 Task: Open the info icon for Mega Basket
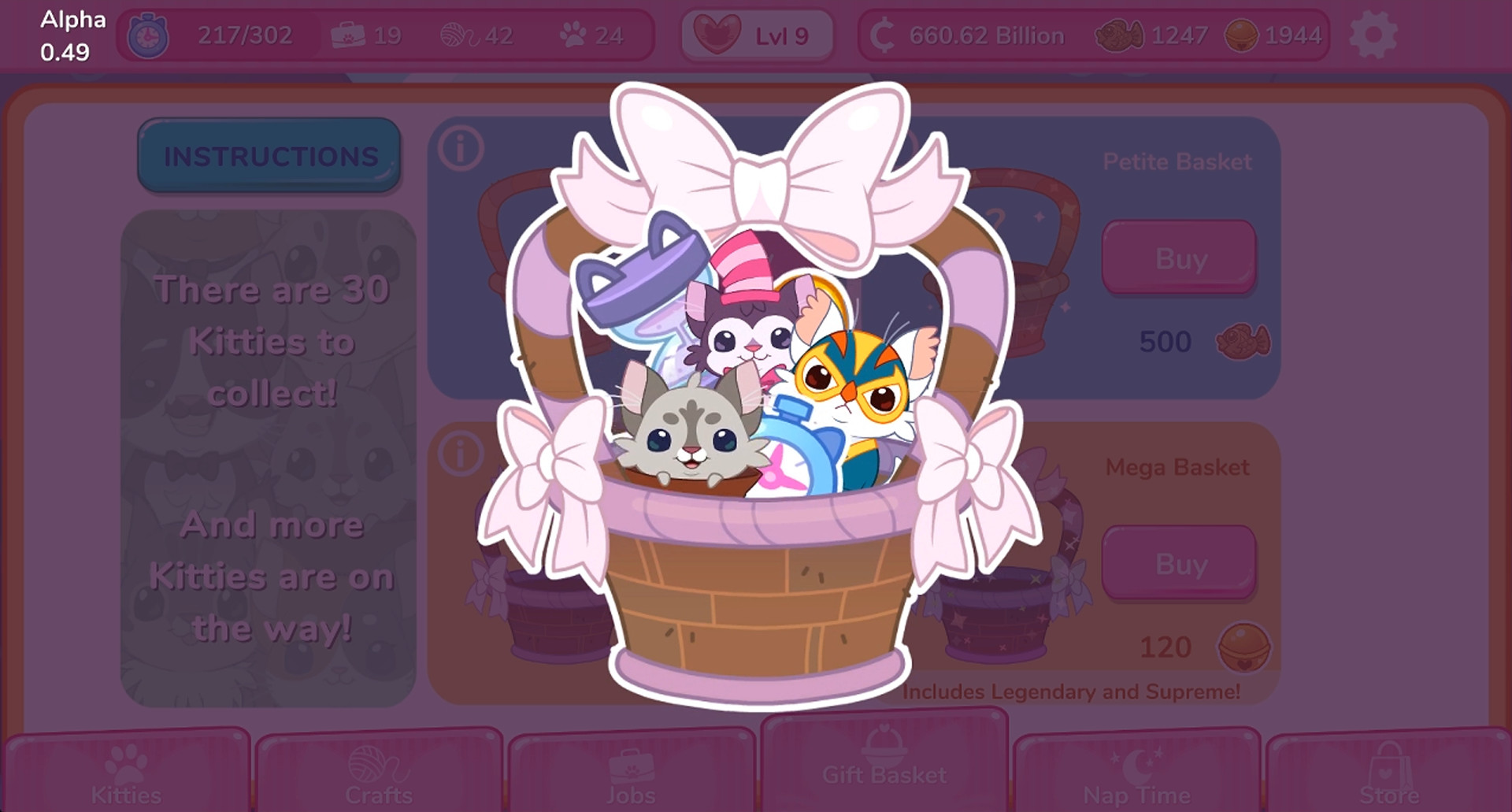tap(459, 450)
